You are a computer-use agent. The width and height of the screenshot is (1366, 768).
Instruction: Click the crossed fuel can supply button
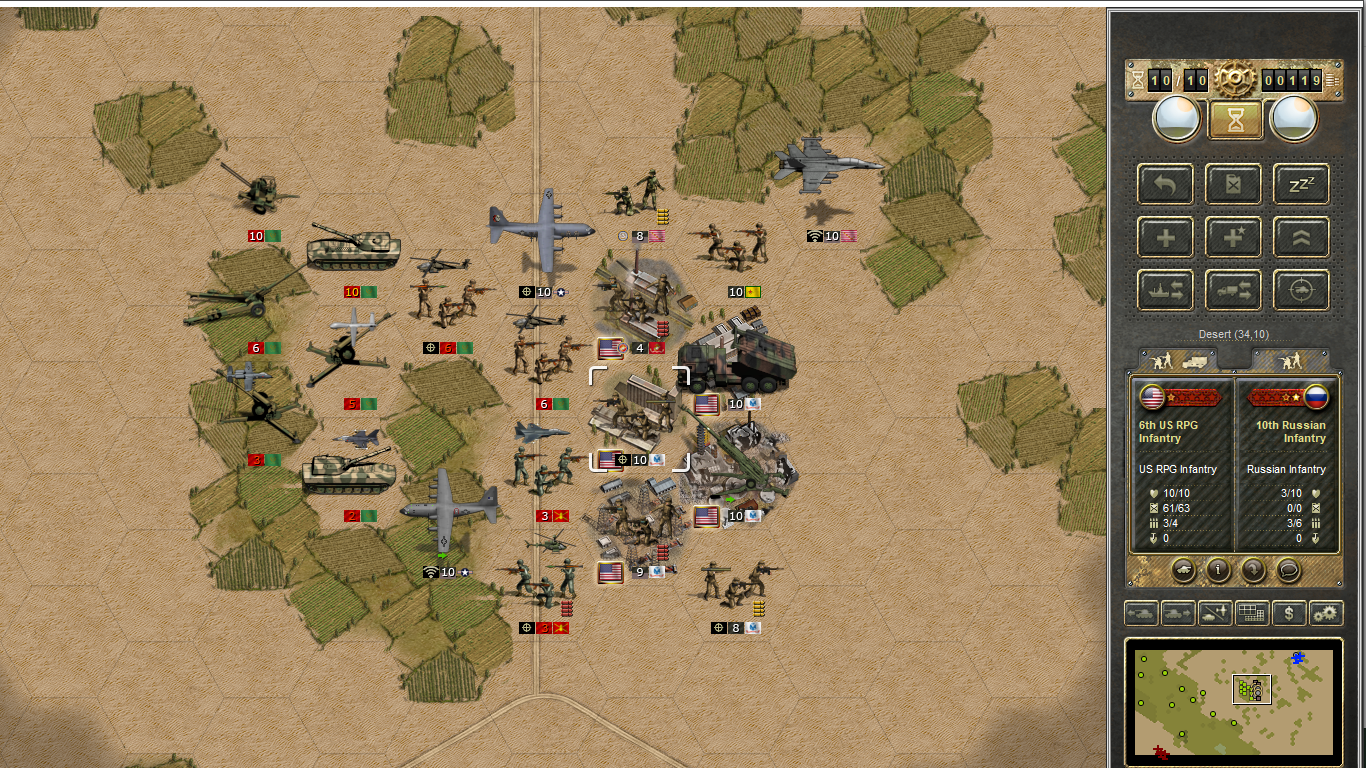click(x=1233, y=184)
